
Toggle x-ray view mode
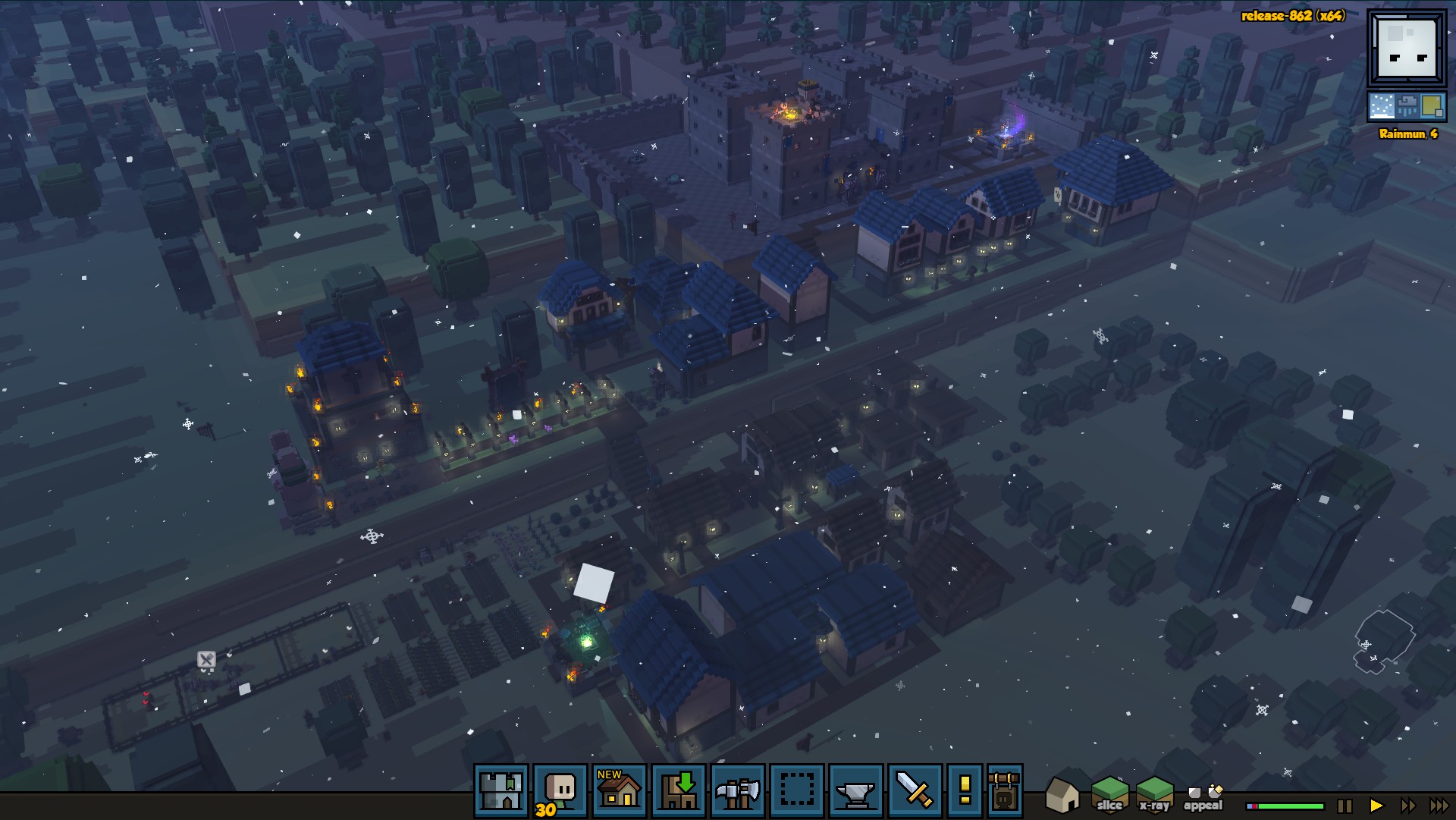point(1154,795)
